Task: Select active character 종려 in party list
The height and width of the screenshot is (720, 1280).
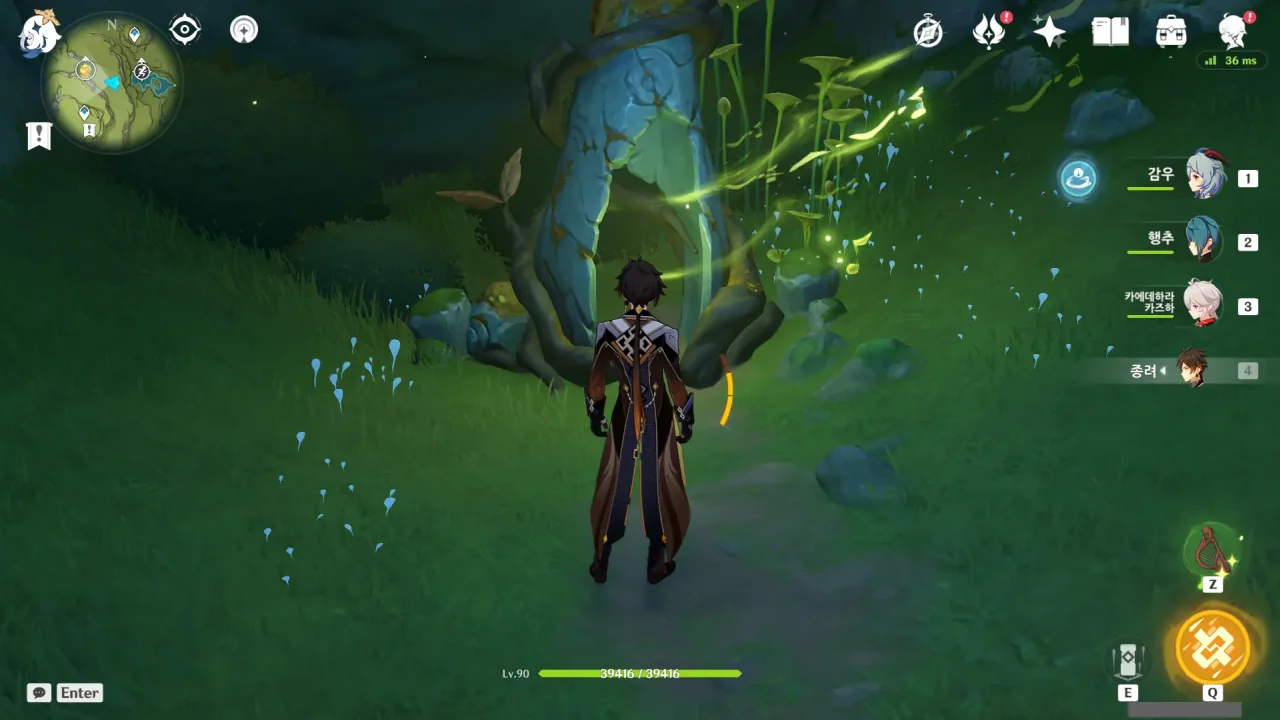Action: [1190, 369]
